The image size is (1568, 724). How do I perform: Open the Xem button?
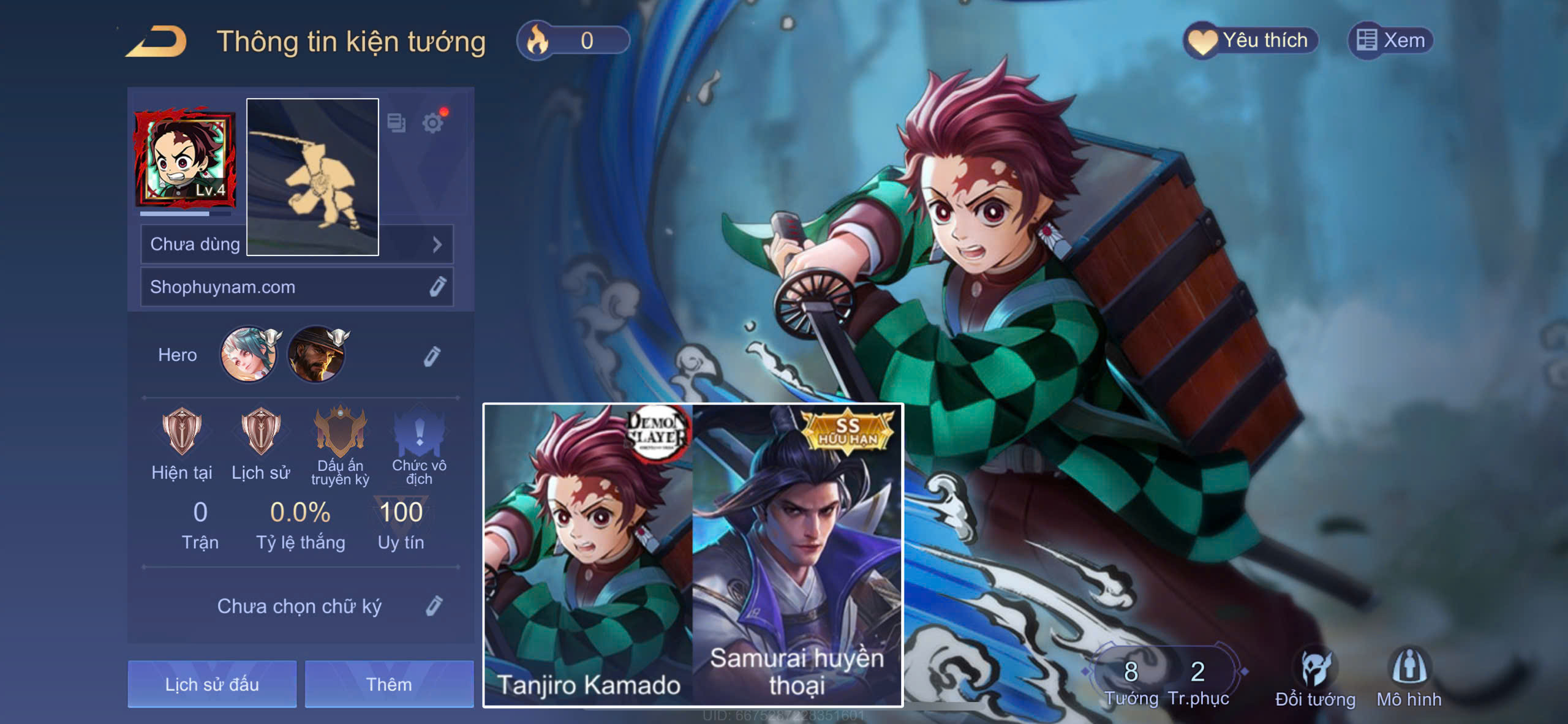pos(1390,41)
